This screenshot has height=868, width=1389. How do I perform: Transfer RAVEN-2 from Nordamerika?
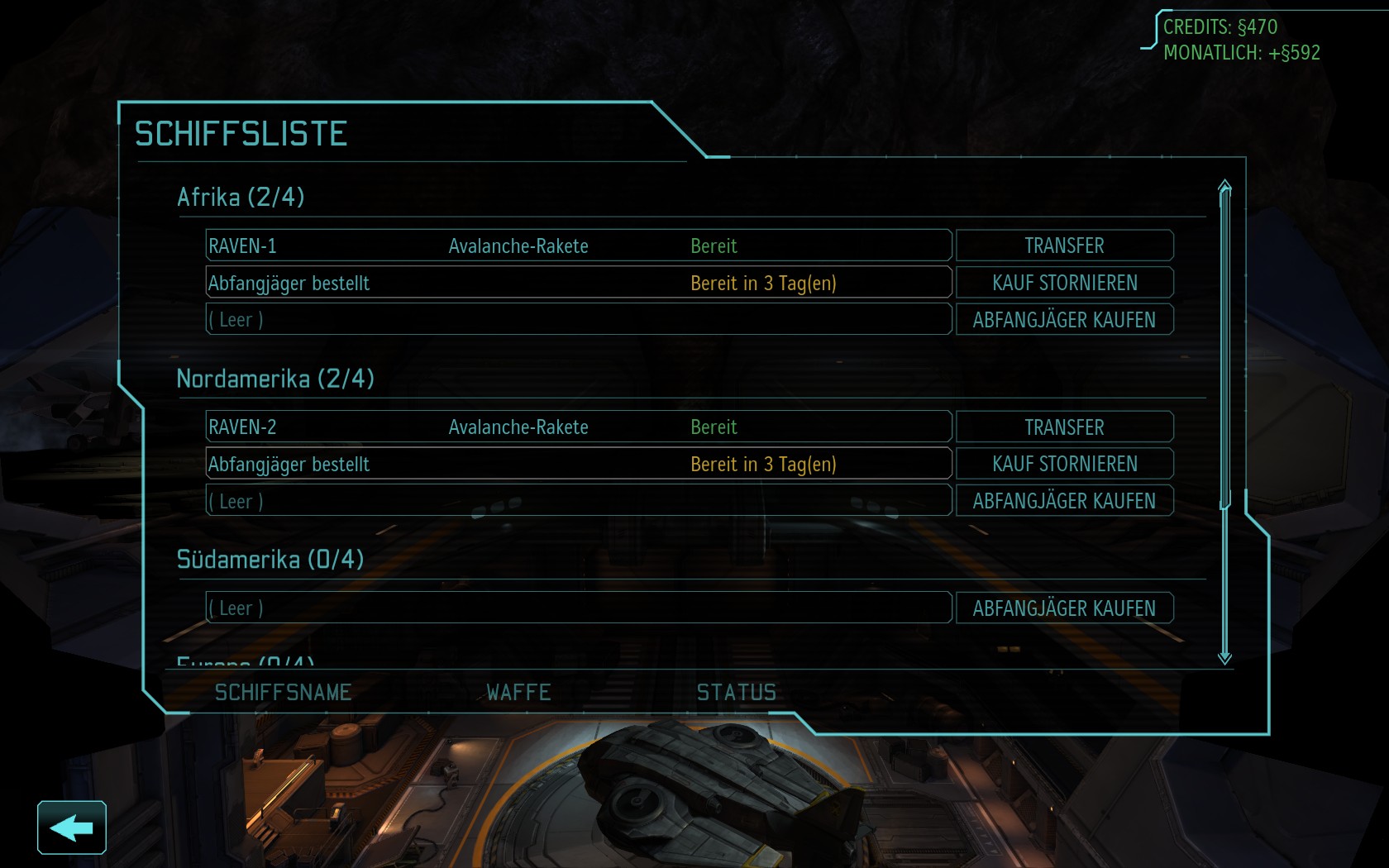click(x=1064, y=427)
